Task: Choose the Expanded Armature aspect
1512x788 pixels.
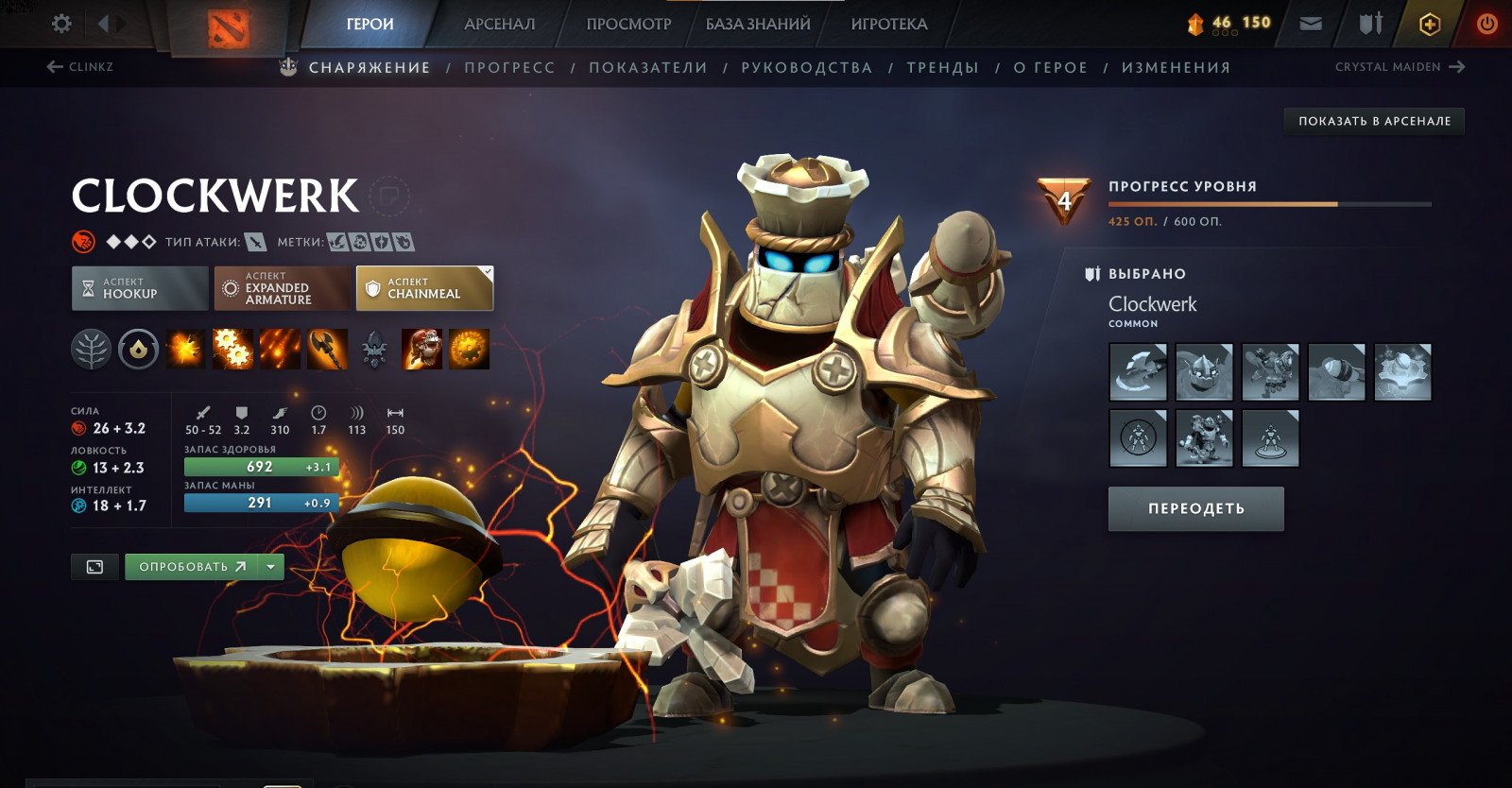Action: pyautogui.click(x=282, y=288)
